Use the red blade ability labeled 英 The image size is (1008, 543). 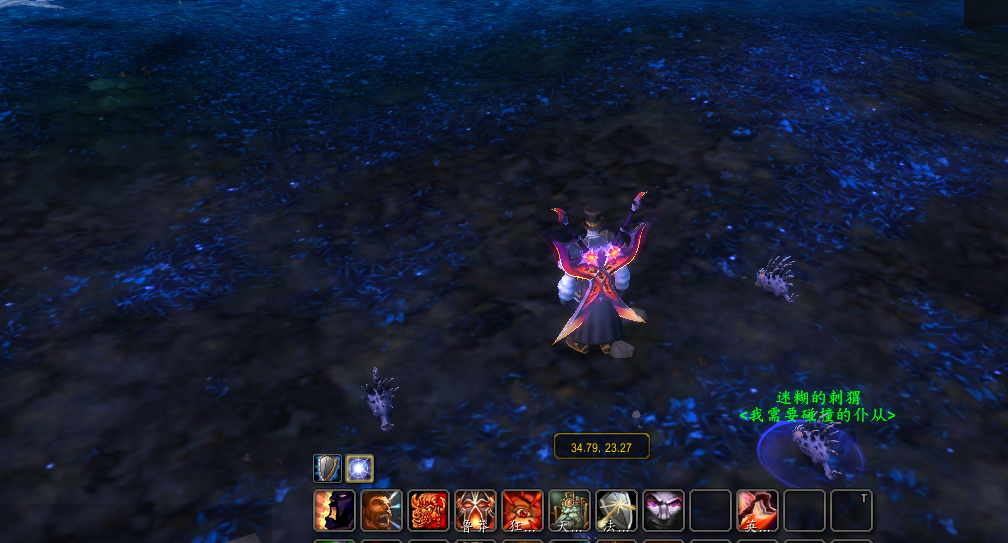[758, 510]
